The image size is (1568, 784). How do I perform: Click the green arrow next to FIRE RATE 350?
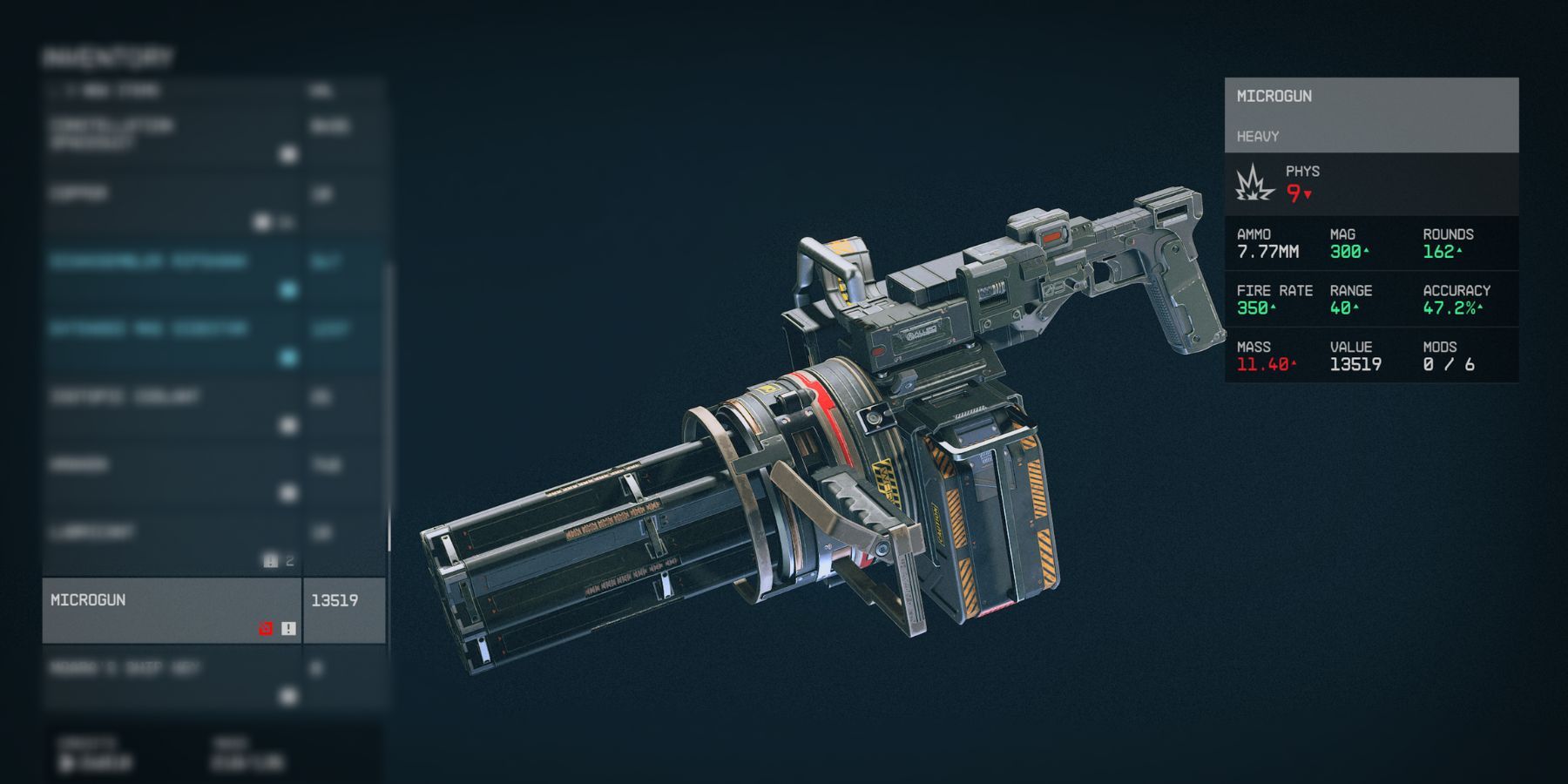click(1273, 308)
